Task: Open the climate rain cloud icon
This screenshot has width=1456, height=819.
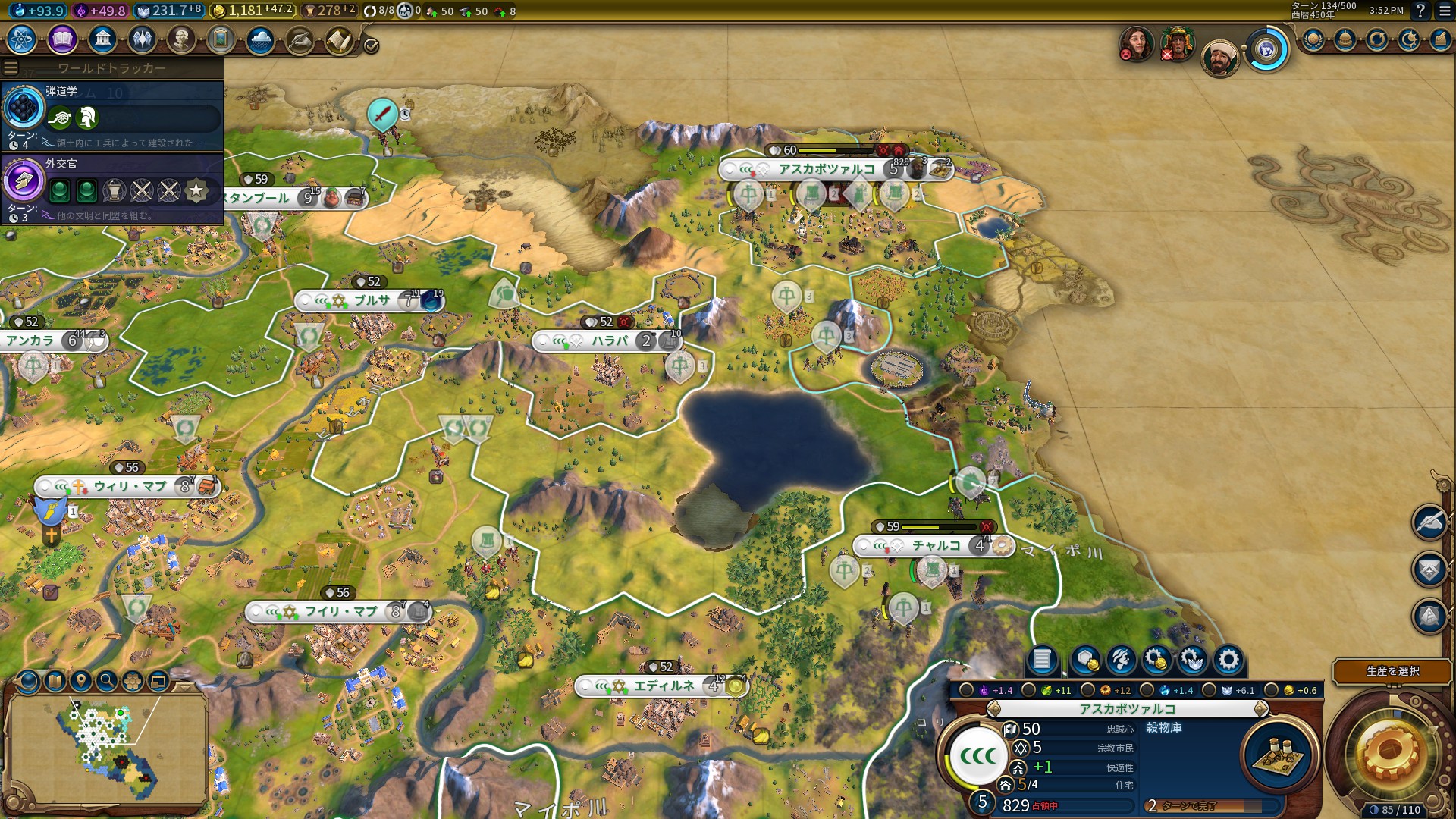Action: pos(260,39)
